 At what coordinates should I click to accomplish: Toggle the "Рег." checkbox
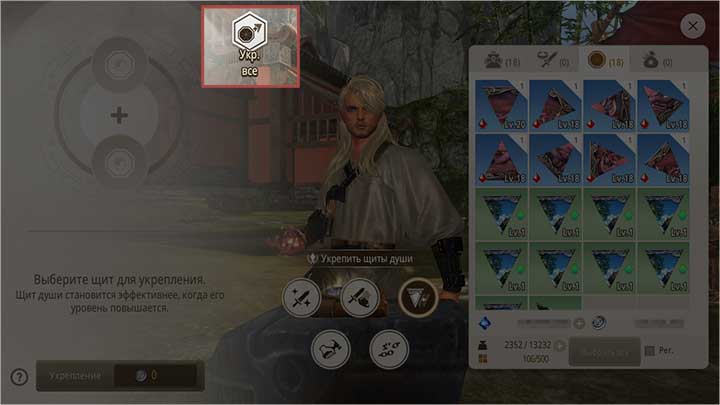pos(651,350)
